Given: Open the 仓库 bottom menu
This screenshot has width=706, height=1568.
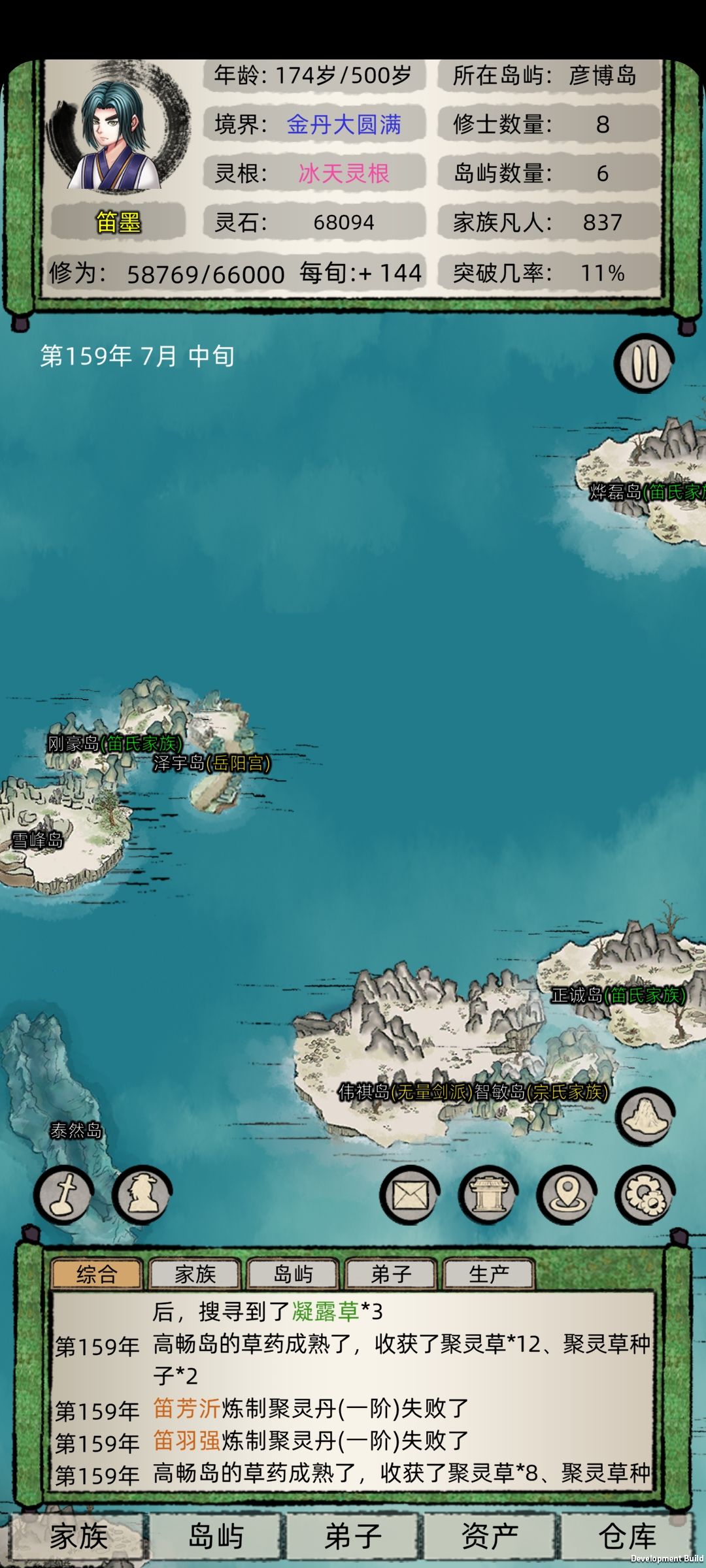Looking at the screenshot, I should [x=628, y=1537].
